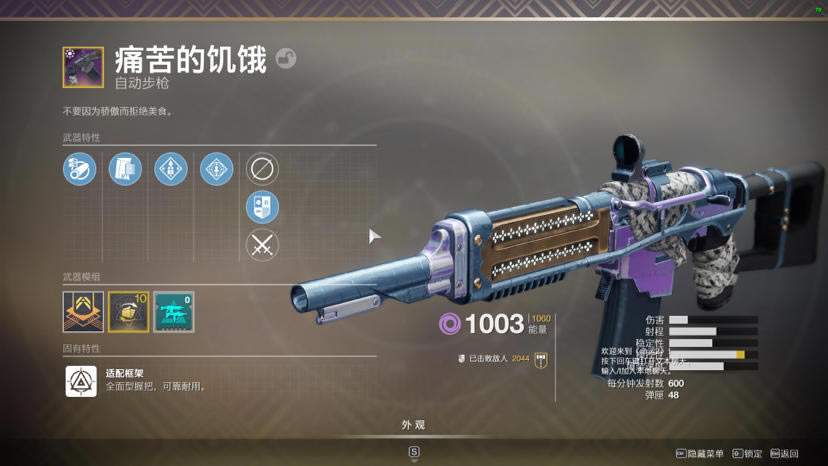Image resolution: width=828 pixels, height=466 pixels.
Task: Select the magazine perk icon
Action: pos(125,169)
